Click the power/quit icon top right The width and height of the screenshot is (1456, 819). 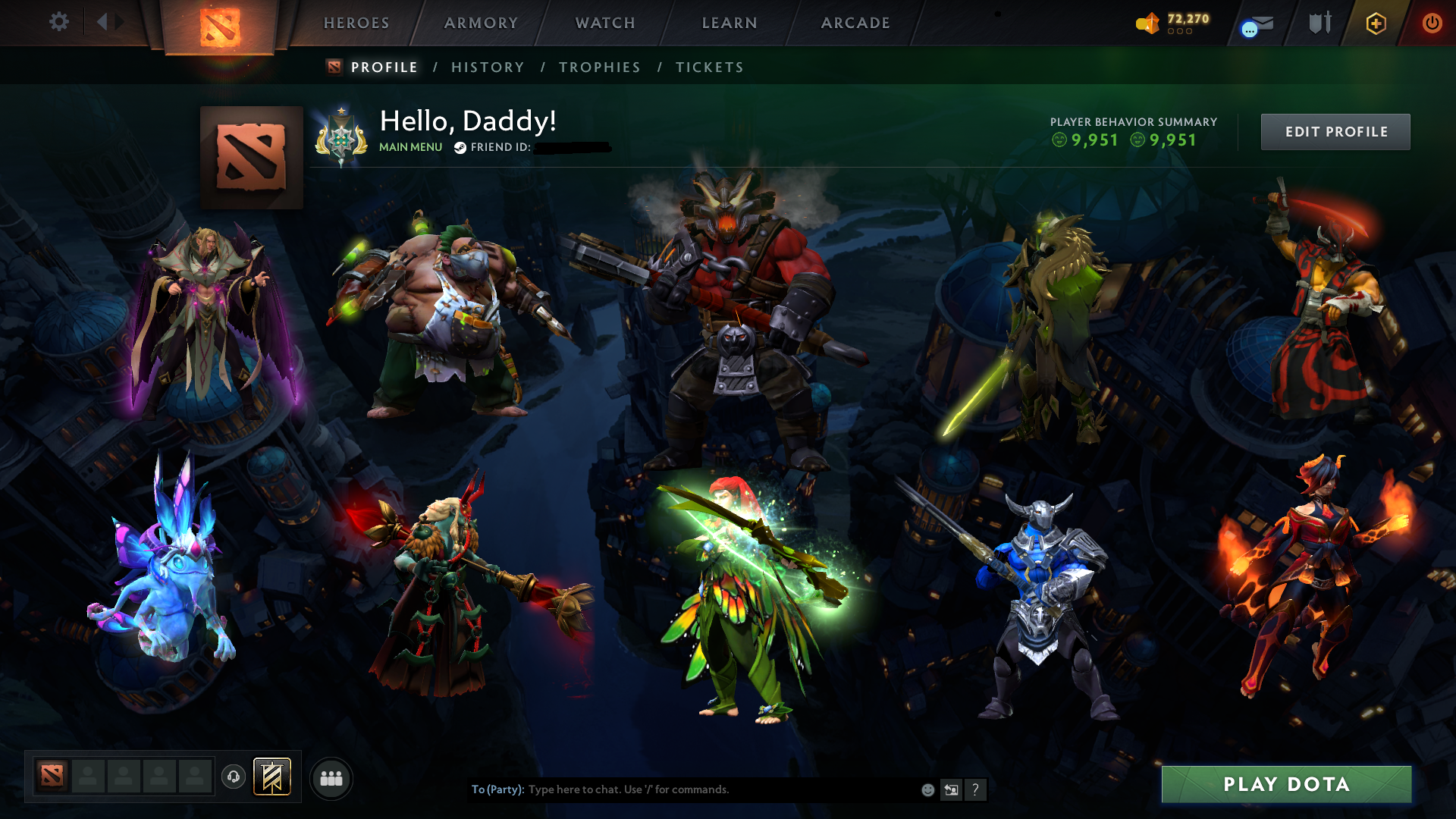point(1432,24)
